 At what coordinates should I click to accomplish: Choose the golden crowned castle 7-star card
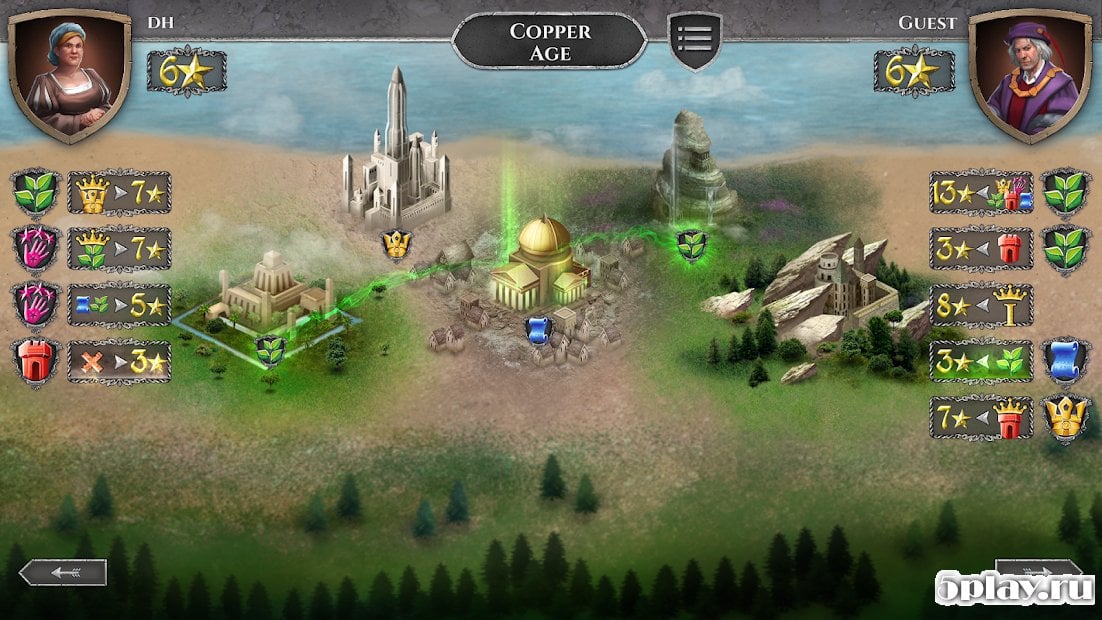(x=119, y=193)
